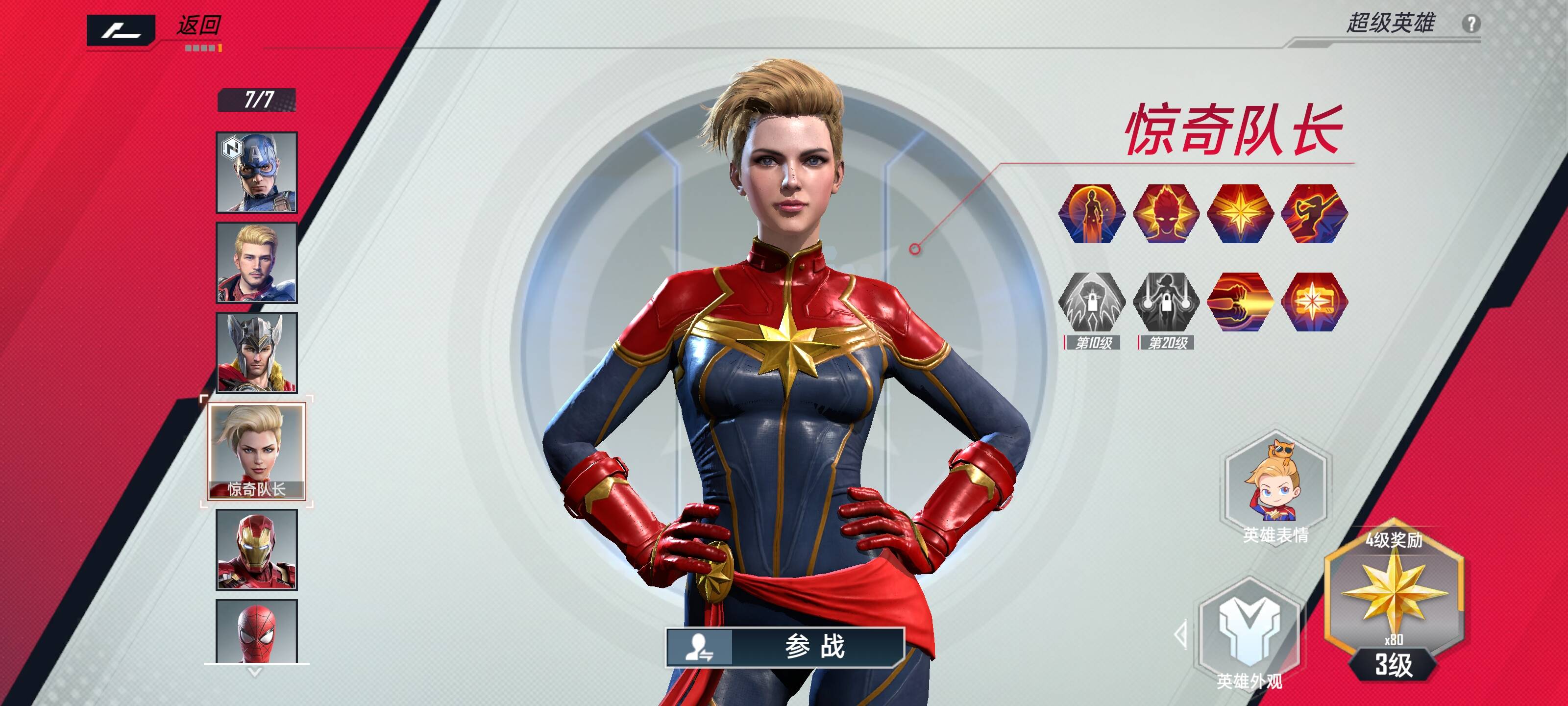
Task: View the glowing standing figure skill
Action: point(1091,214)
